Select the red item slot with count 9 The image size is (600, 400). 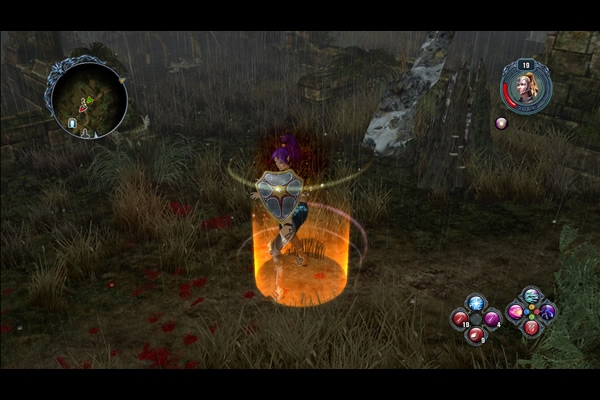point(476,334)
